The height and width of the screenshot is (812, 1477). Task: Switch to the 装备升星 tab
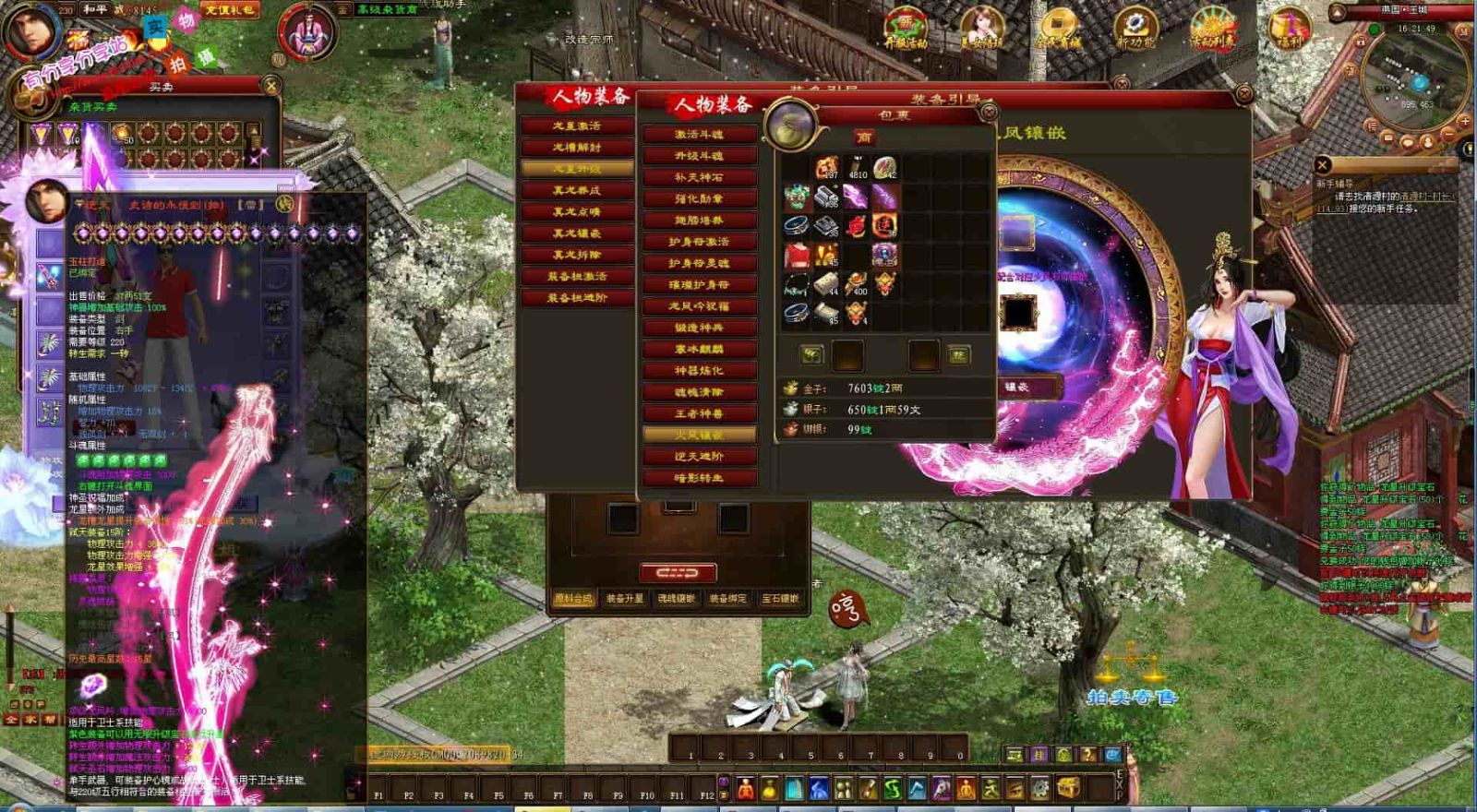(625, 599)
